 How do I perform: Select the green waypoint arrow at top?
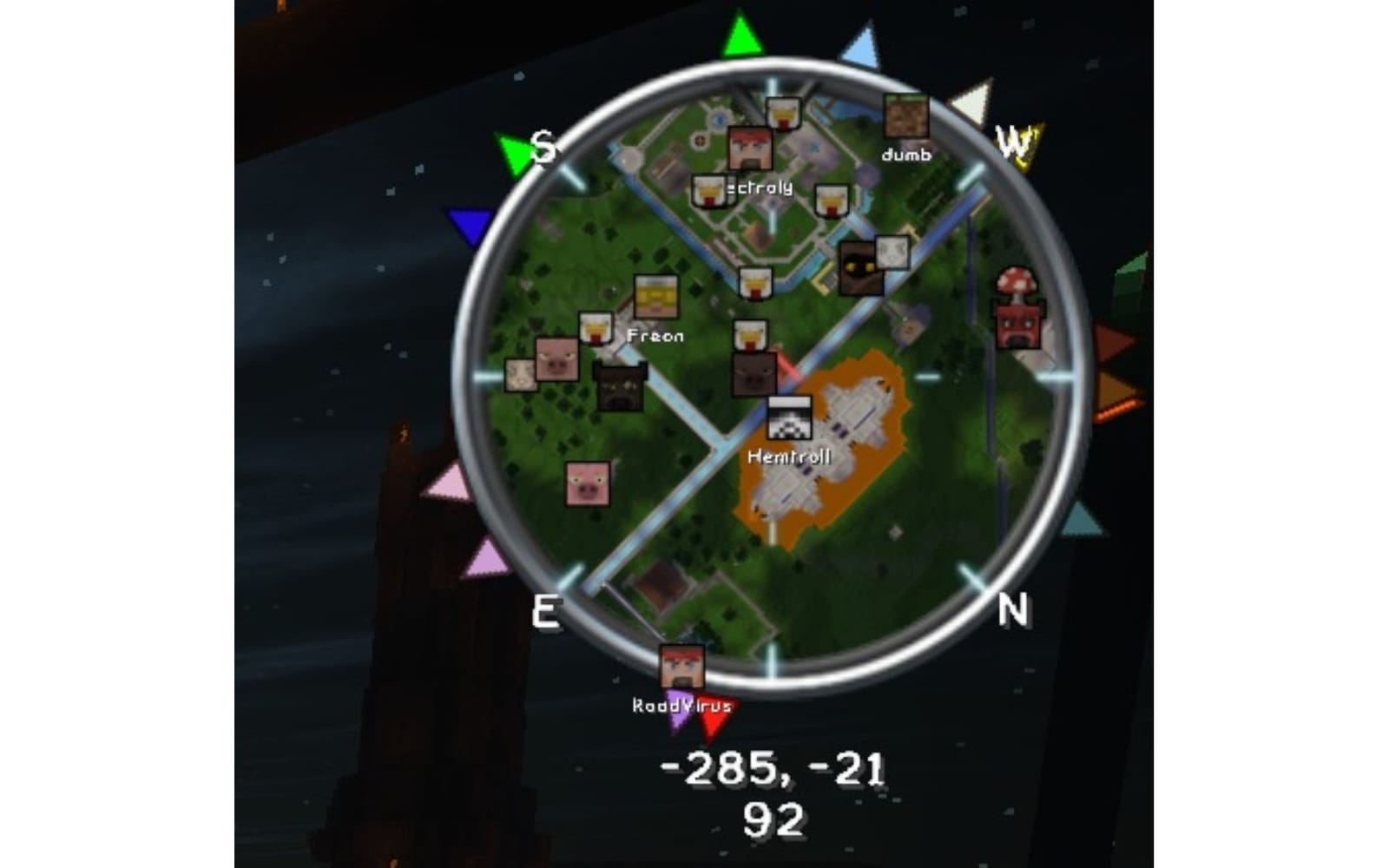click(x=742, y=36)
